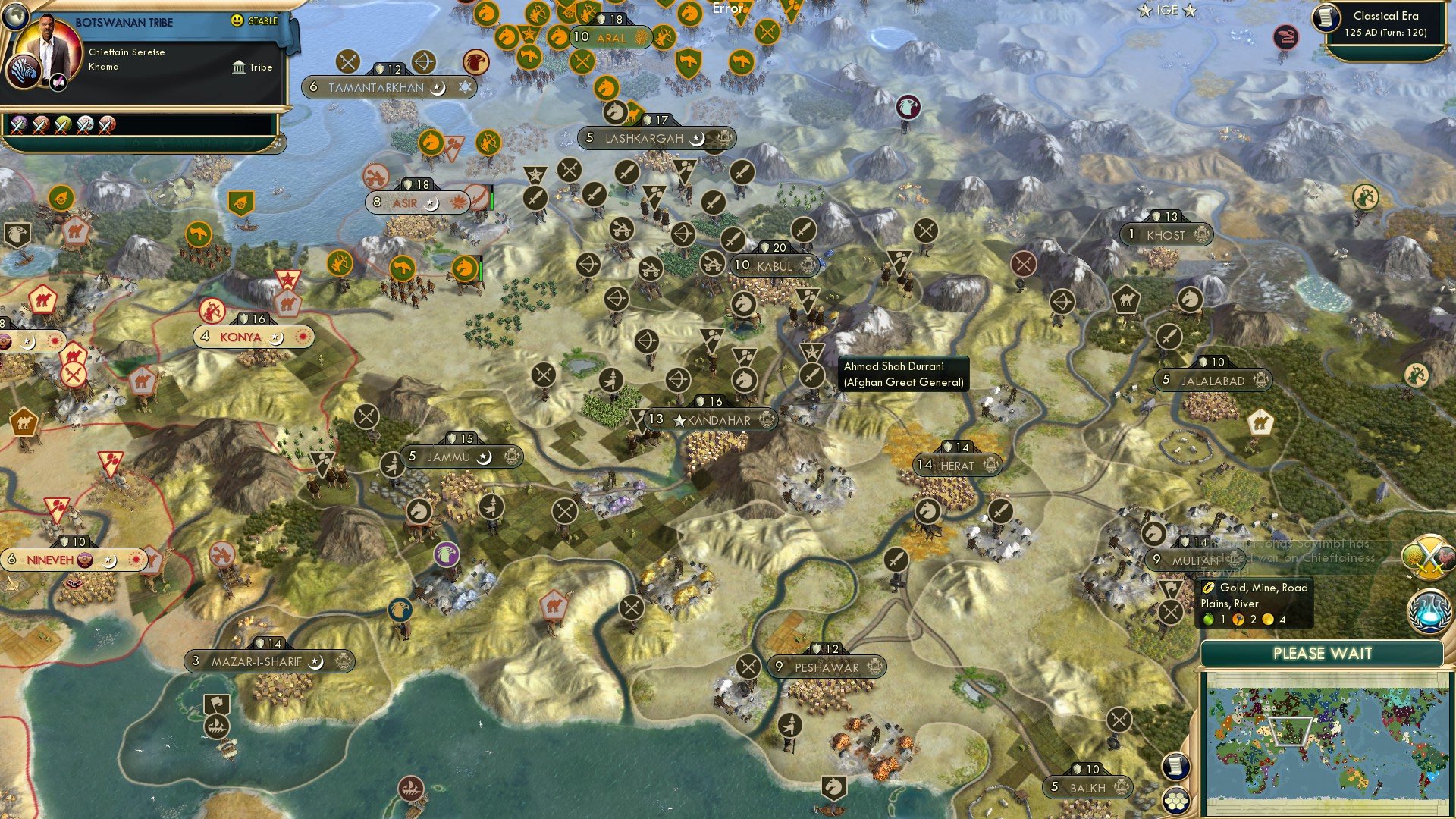The width and height of the screenshot is (1456, 819).
Task: Click the Tribe government icon in the leader panel
Action: [x=238, y=67]
